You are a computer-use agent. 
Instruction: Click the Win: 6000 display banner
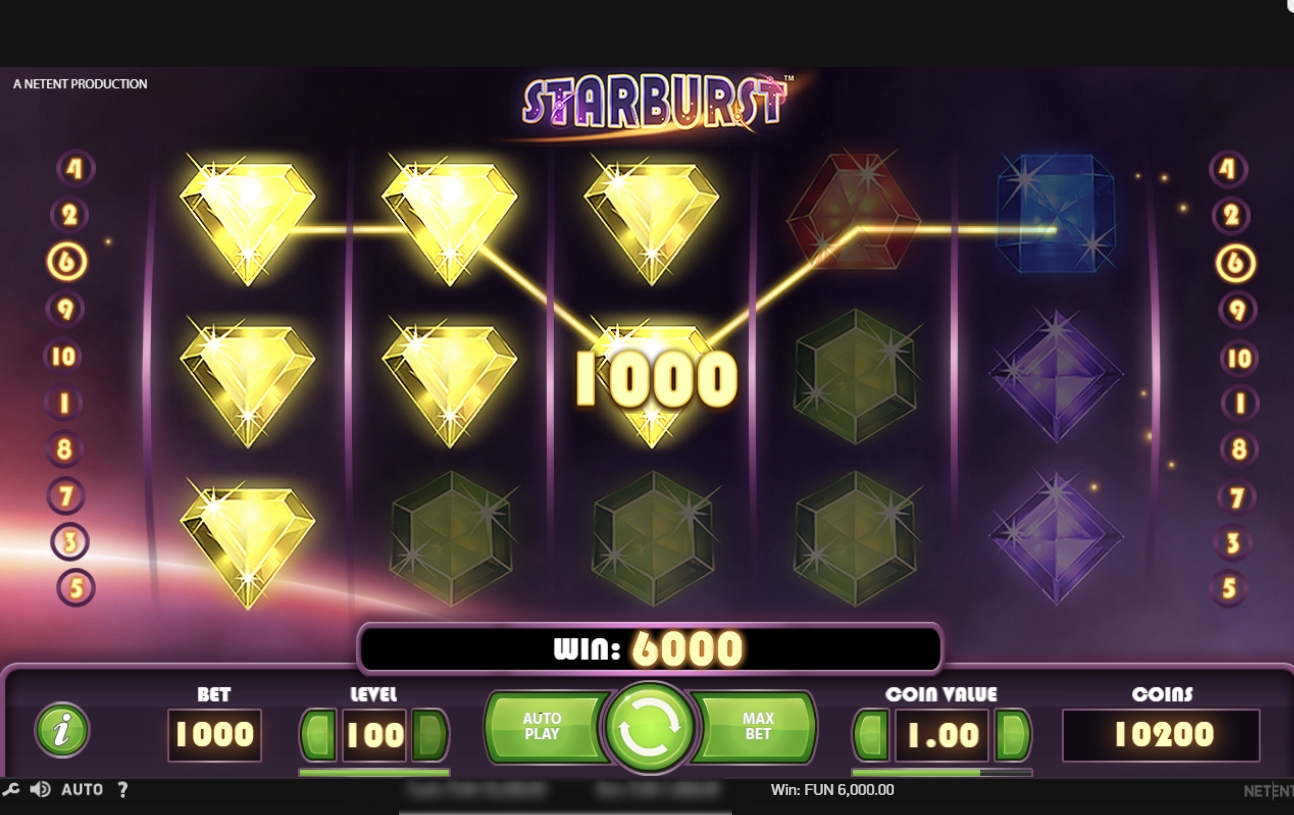[x=649, y=648]
